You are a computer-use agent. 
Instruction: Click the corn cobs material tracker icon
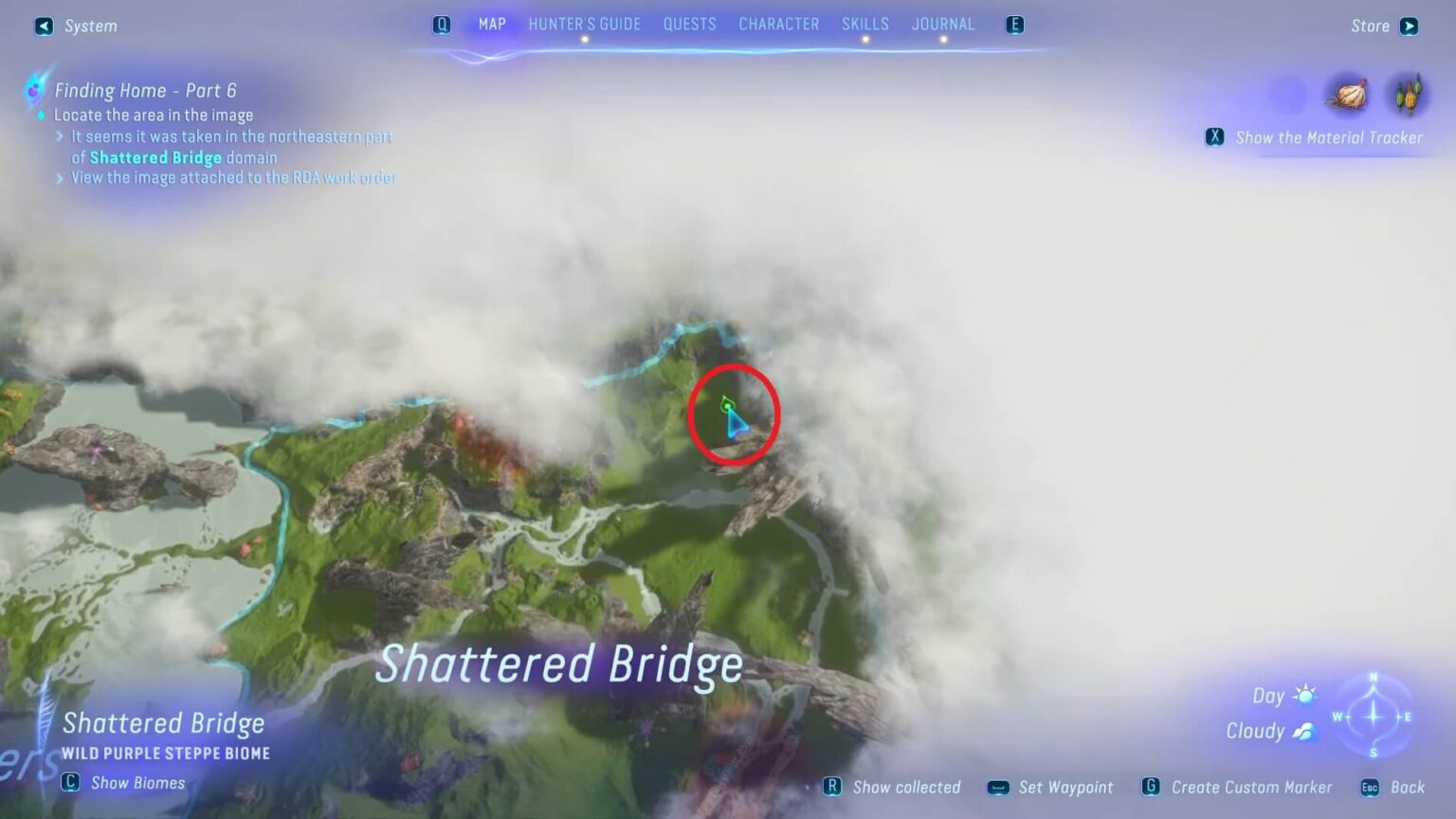click(x=1410, y=92)
